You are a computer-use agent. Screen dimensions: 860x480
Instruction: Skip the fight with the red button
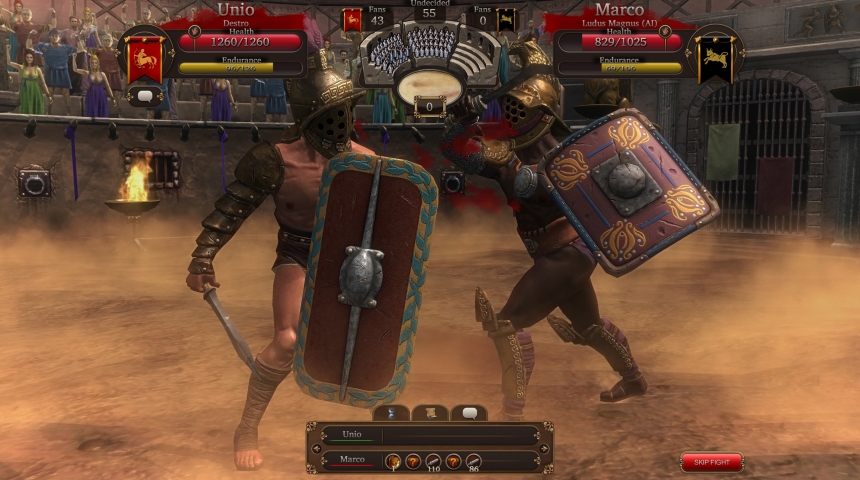(712, 462)
